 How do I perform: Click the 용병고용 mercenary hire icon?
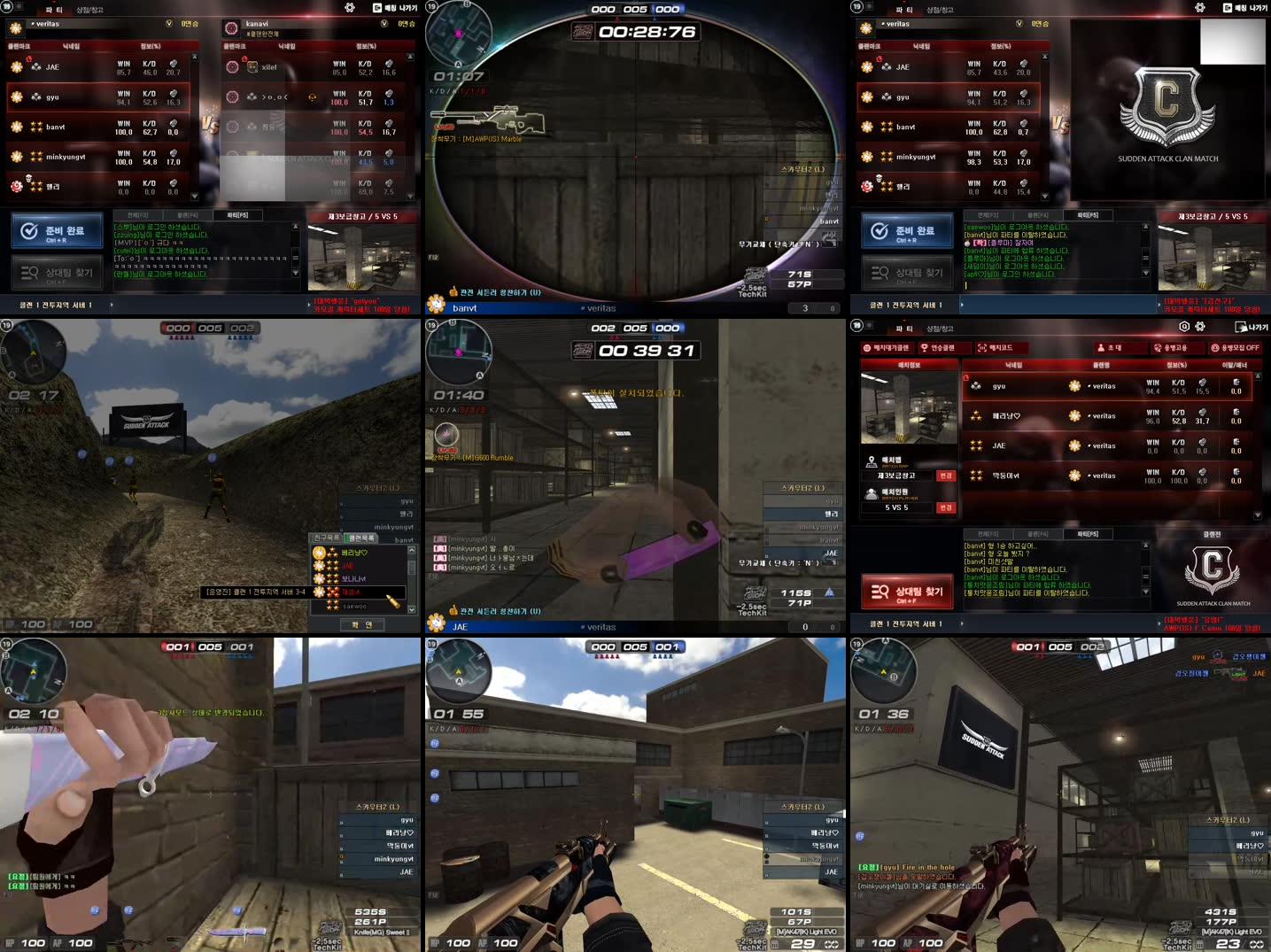point(1159,347)
